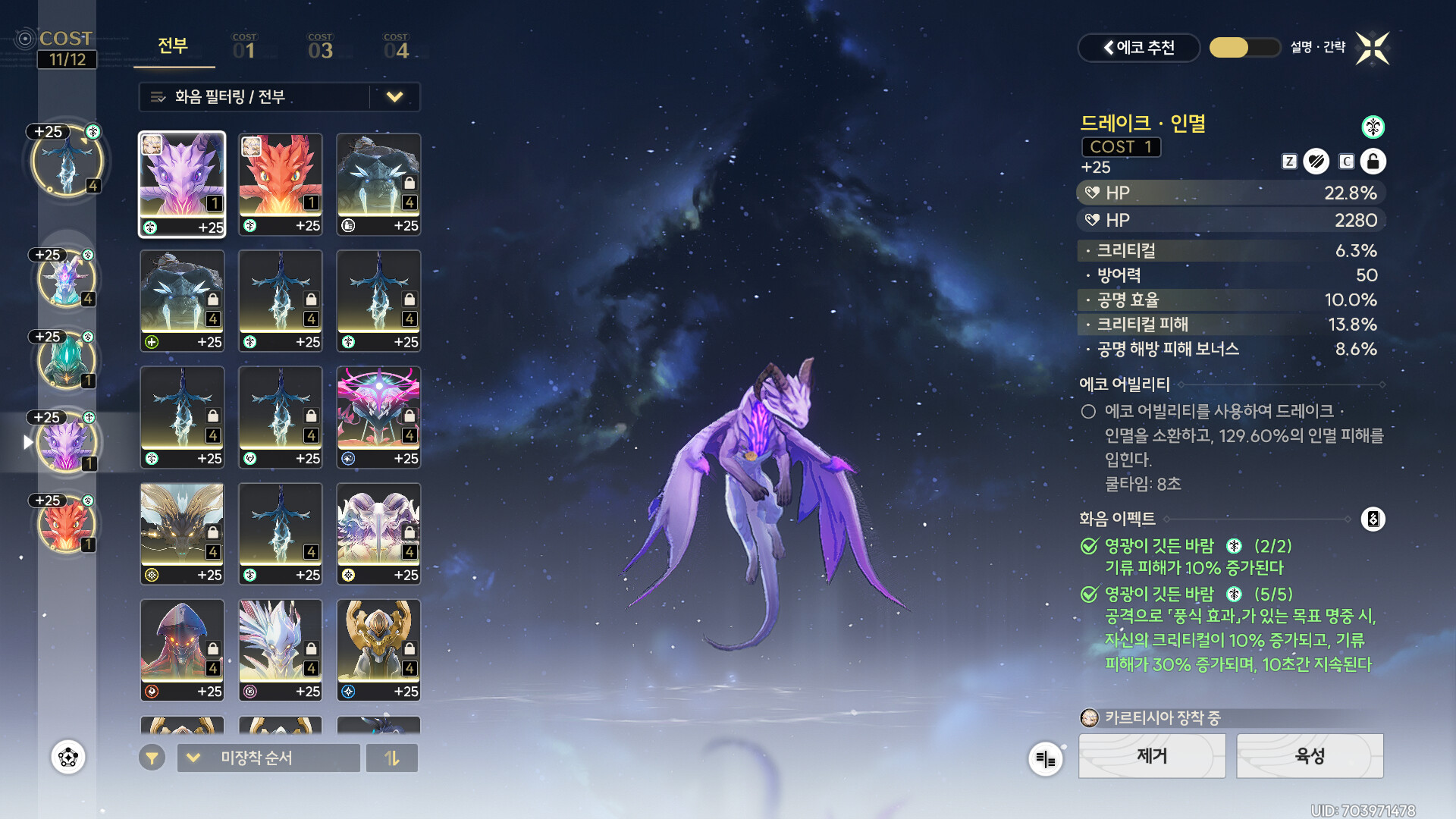Remove the echo with 제거 button

tap(1151, 755)
